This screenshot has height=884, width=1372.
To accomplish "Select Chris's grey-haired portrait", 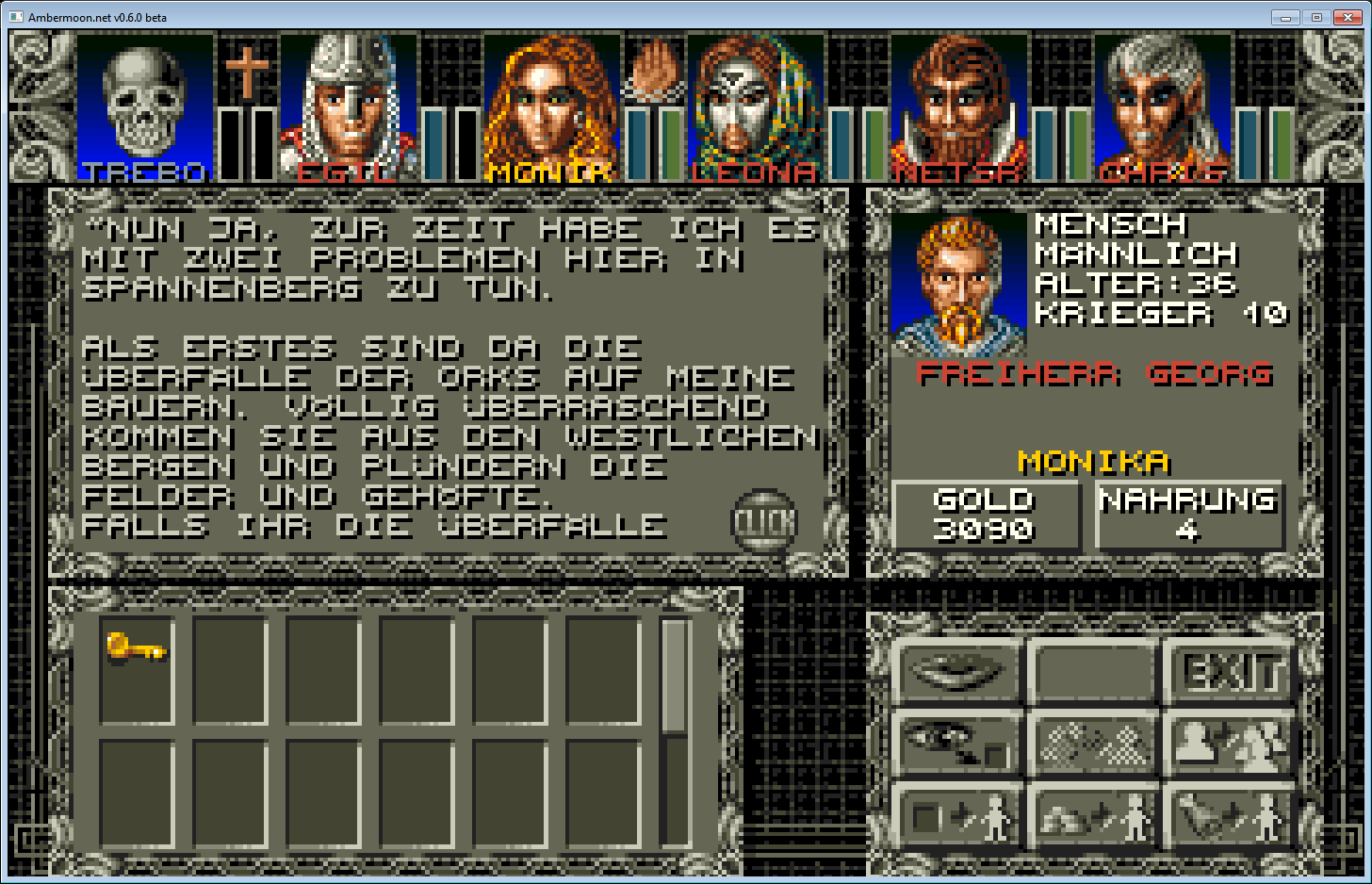I will click(1162, 106).
